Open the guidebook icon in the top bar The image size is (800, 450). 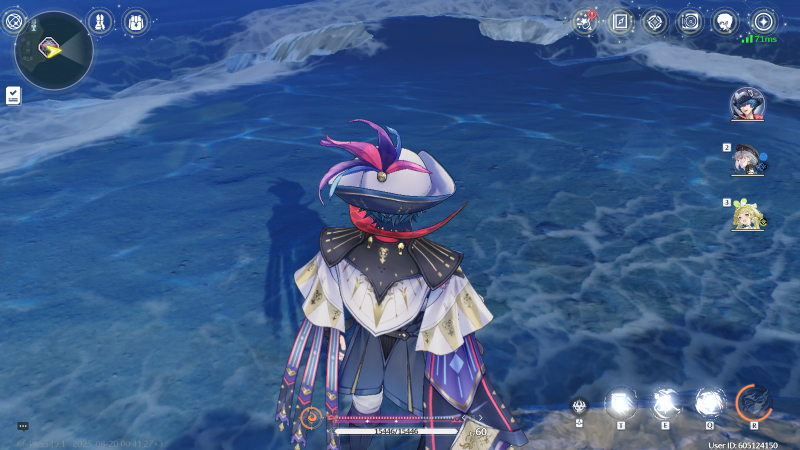pyautogui.click(x=621, y=21)
